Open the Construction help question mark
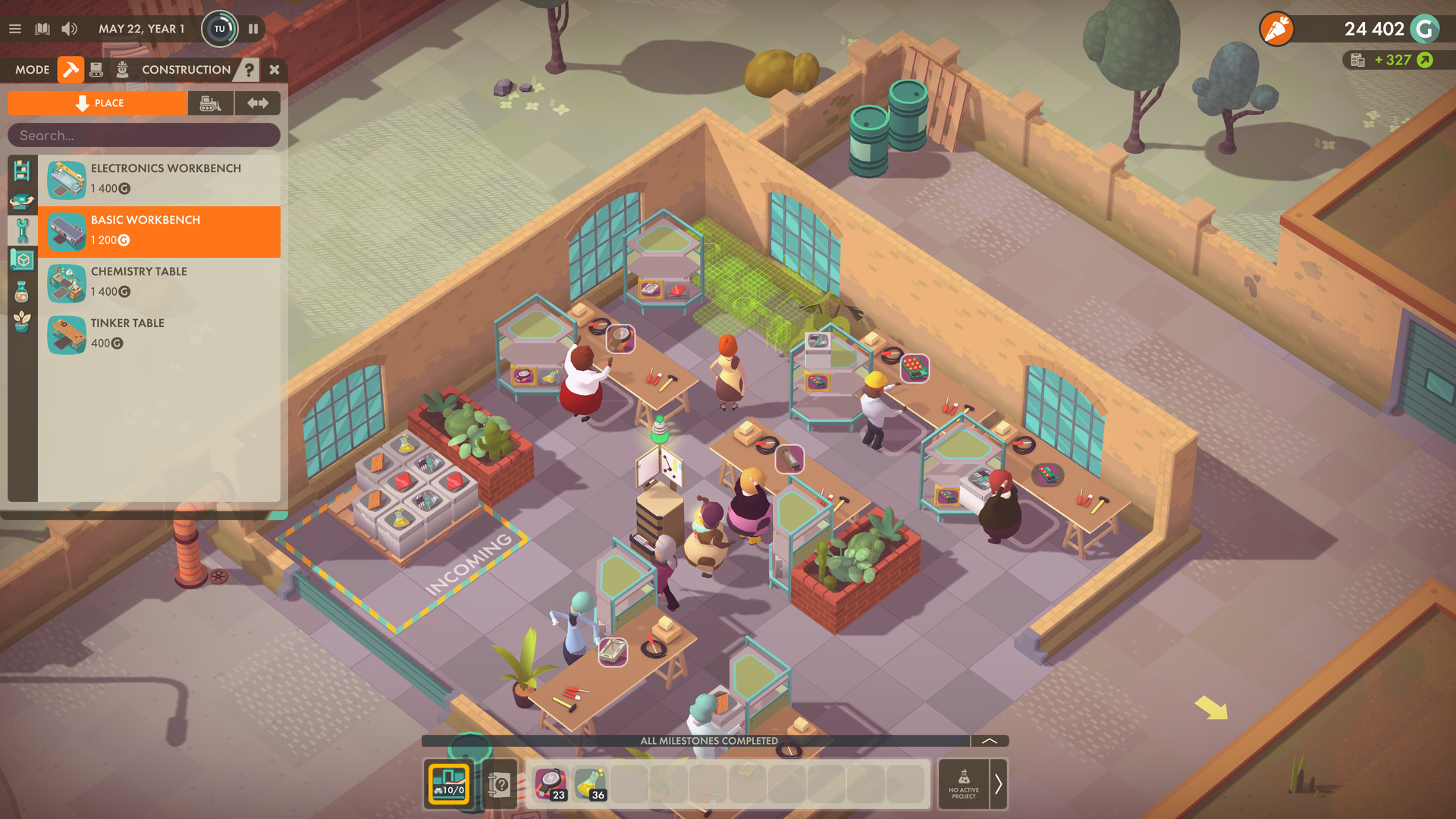The image size is (1456, 819). click(249, 70)
